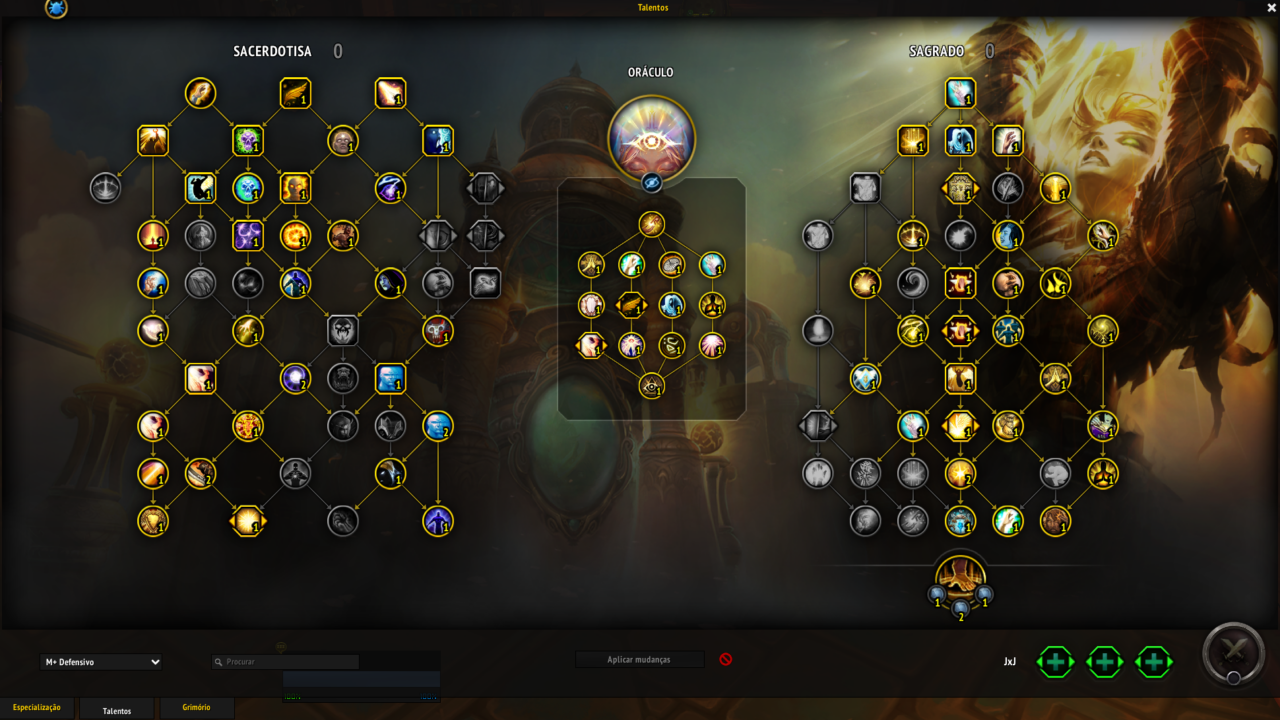Choose the last green JxJ talent slot
1280x720 pixels.
point(1153,662)
